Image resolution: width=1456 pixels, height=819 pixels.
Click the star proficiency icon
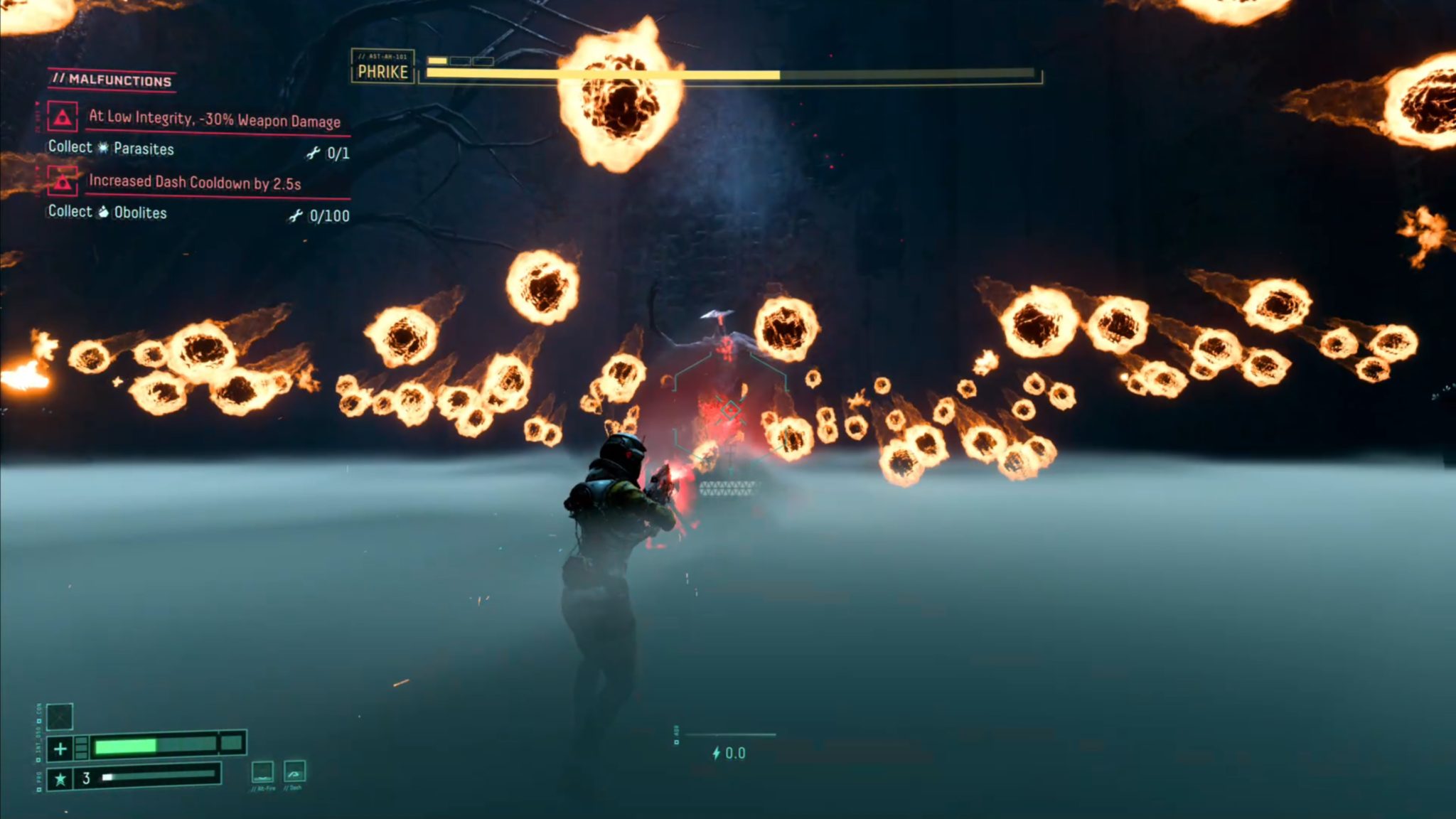point(60,781)
